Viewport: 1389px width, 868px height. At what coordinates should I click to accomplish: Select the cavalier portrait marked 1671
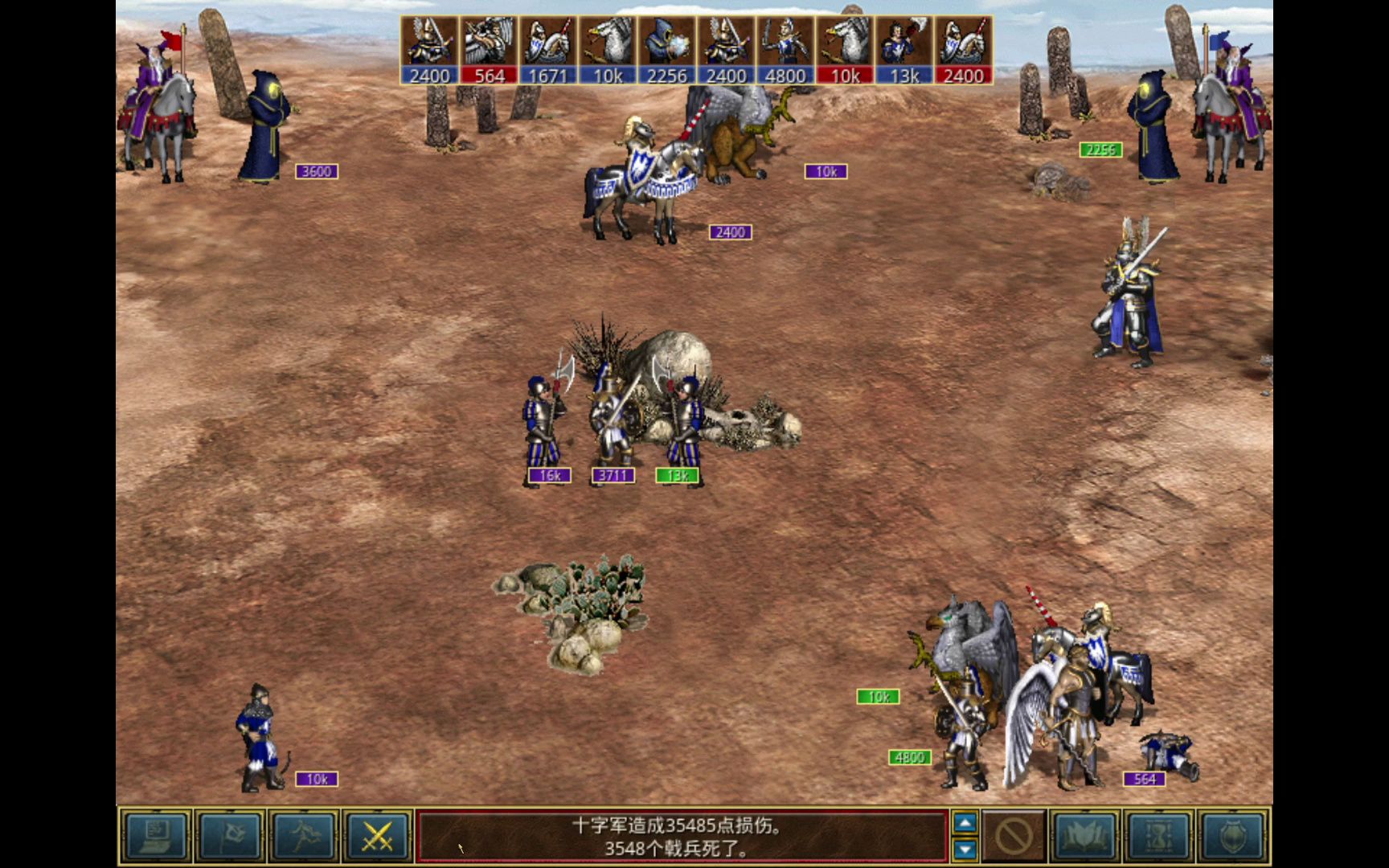pyautogui.click(x=548, y=50)
